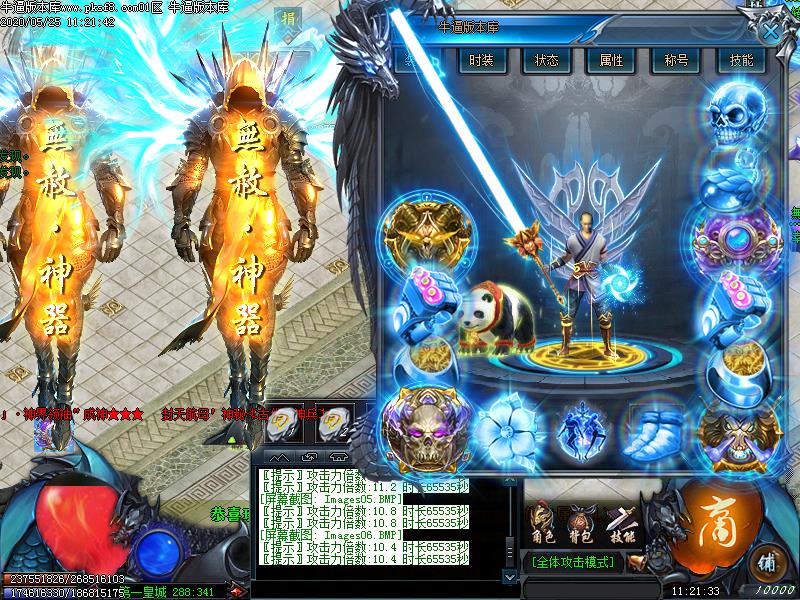Close the character equipment panel

click(x=769, y=30)
